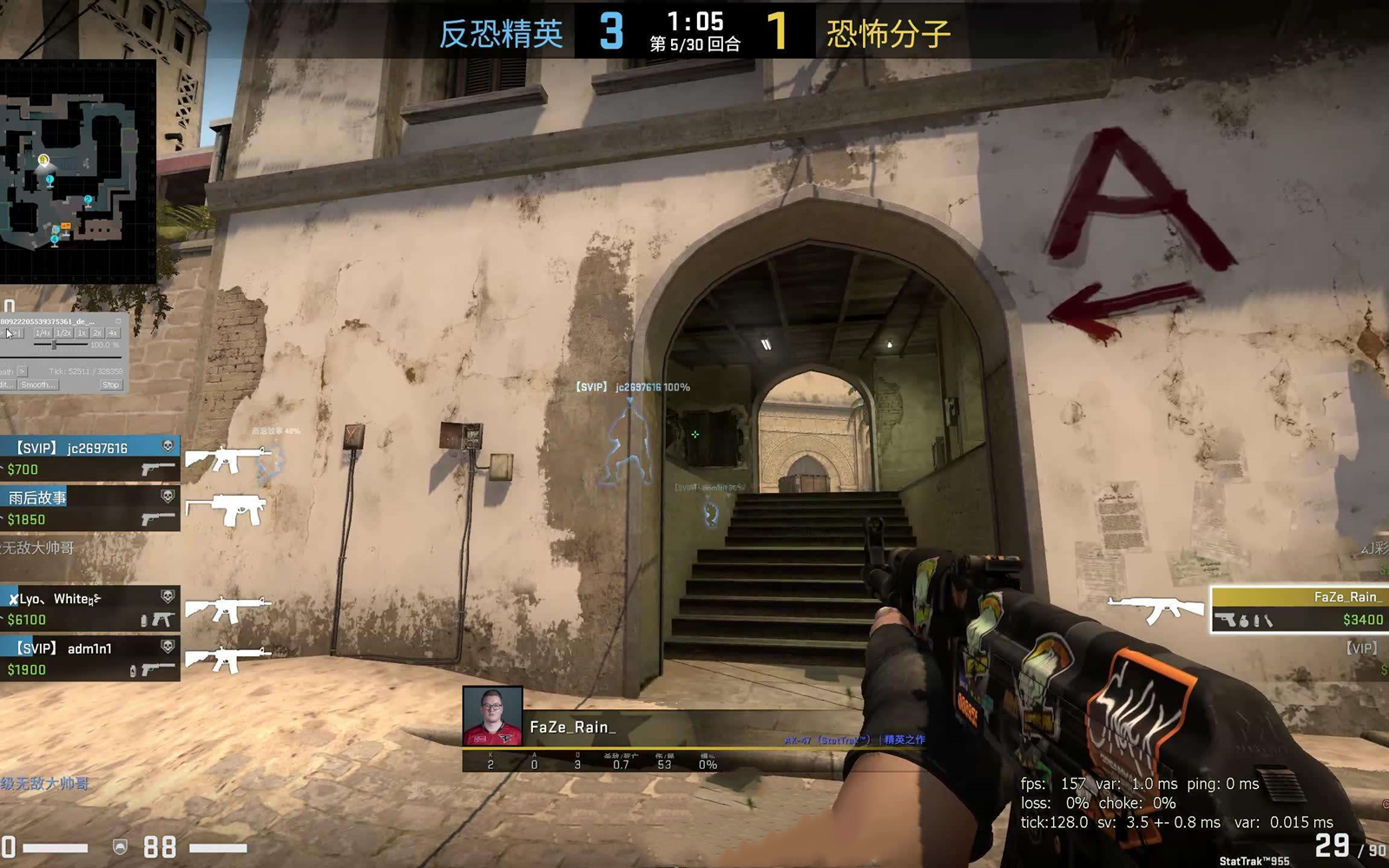Choose the 1x playback speed button

pos(82,333)
